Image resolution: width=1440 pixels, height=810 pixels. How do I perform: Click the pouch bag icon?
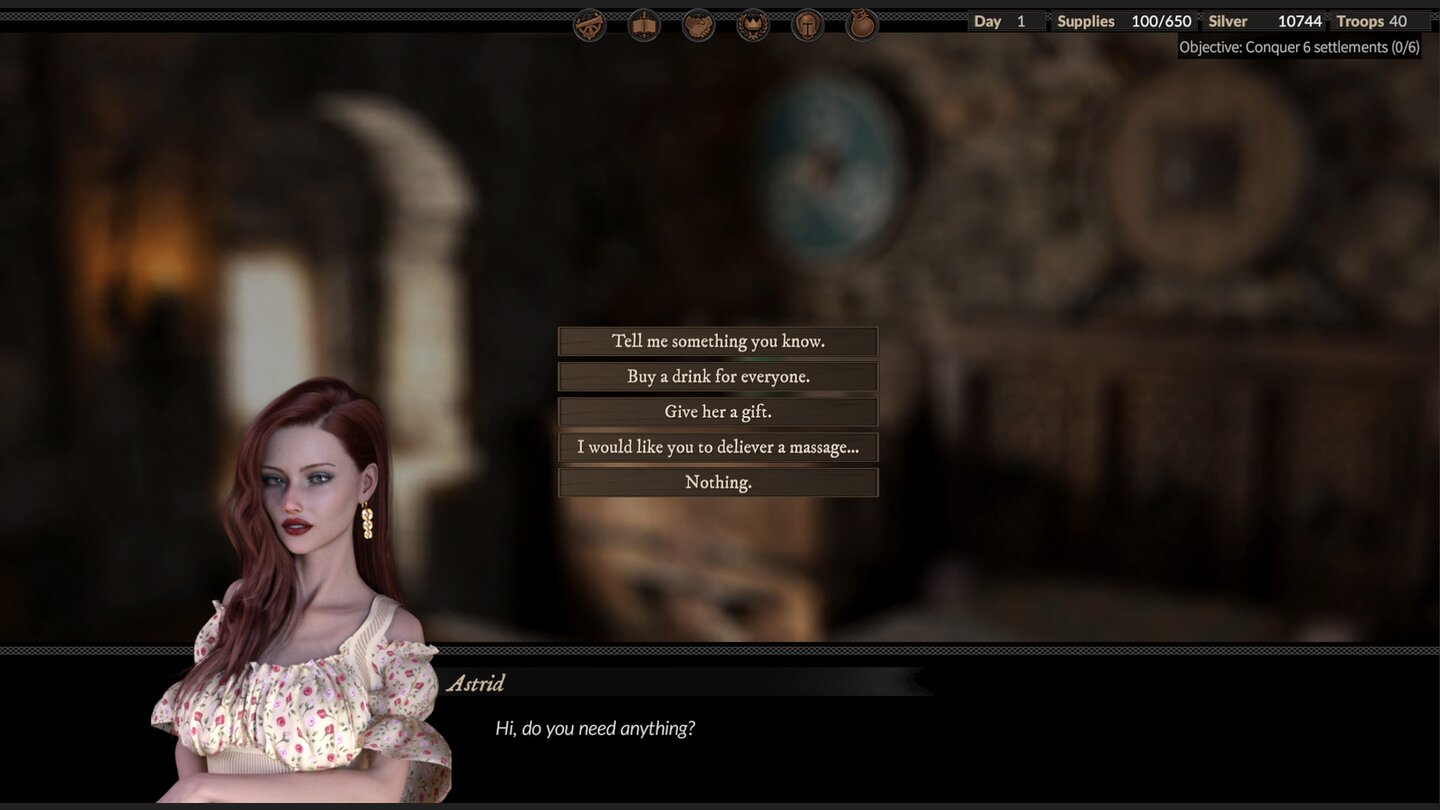click(x=862, y=24)
